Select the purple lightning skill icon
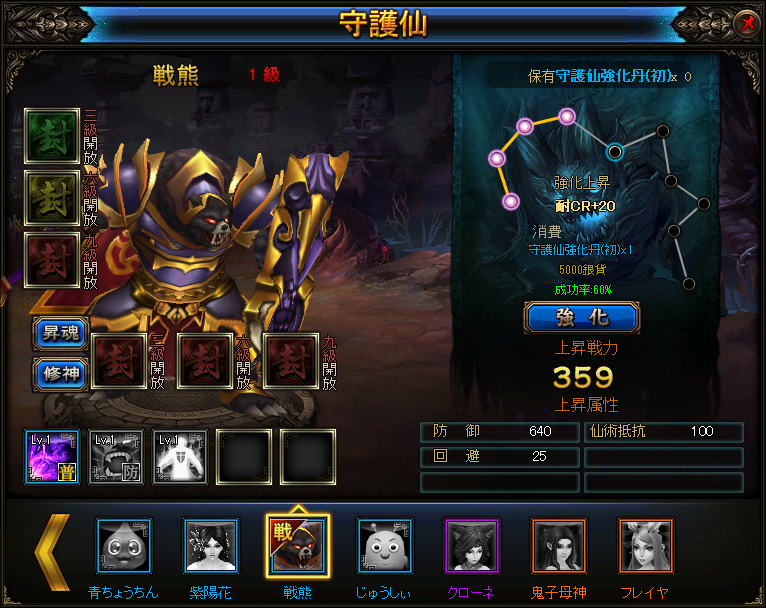The width and height of the screenshot is (766, 608). pos(52,457)
